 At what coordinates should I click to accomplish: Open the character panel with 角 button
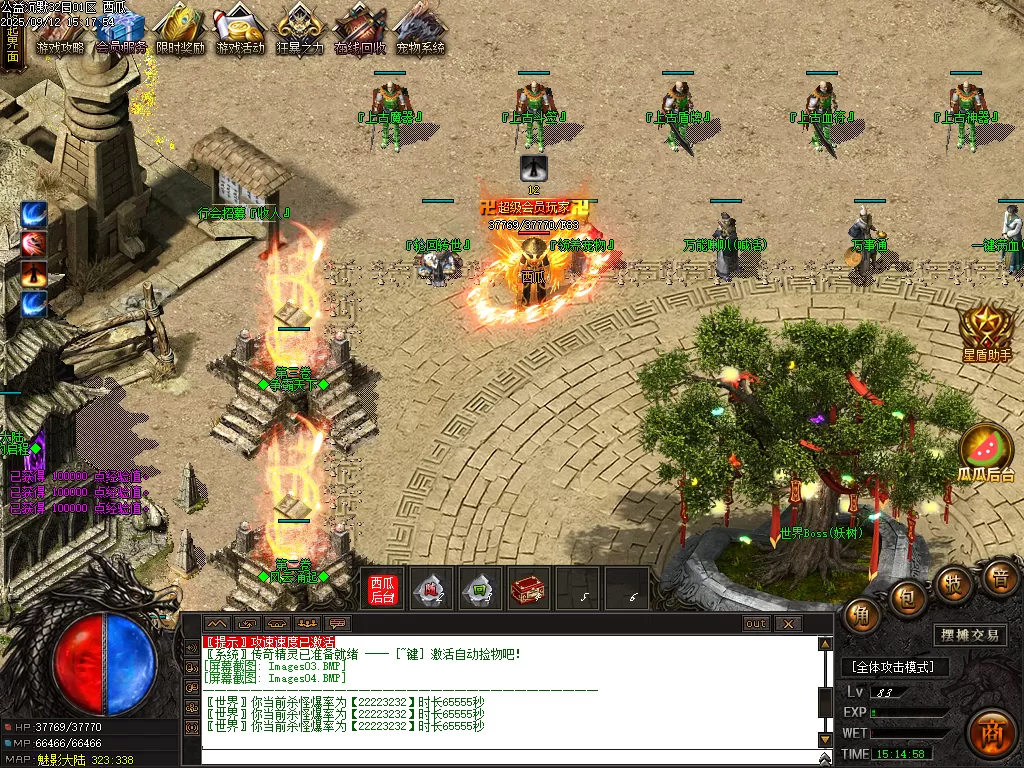pos(861,615)
